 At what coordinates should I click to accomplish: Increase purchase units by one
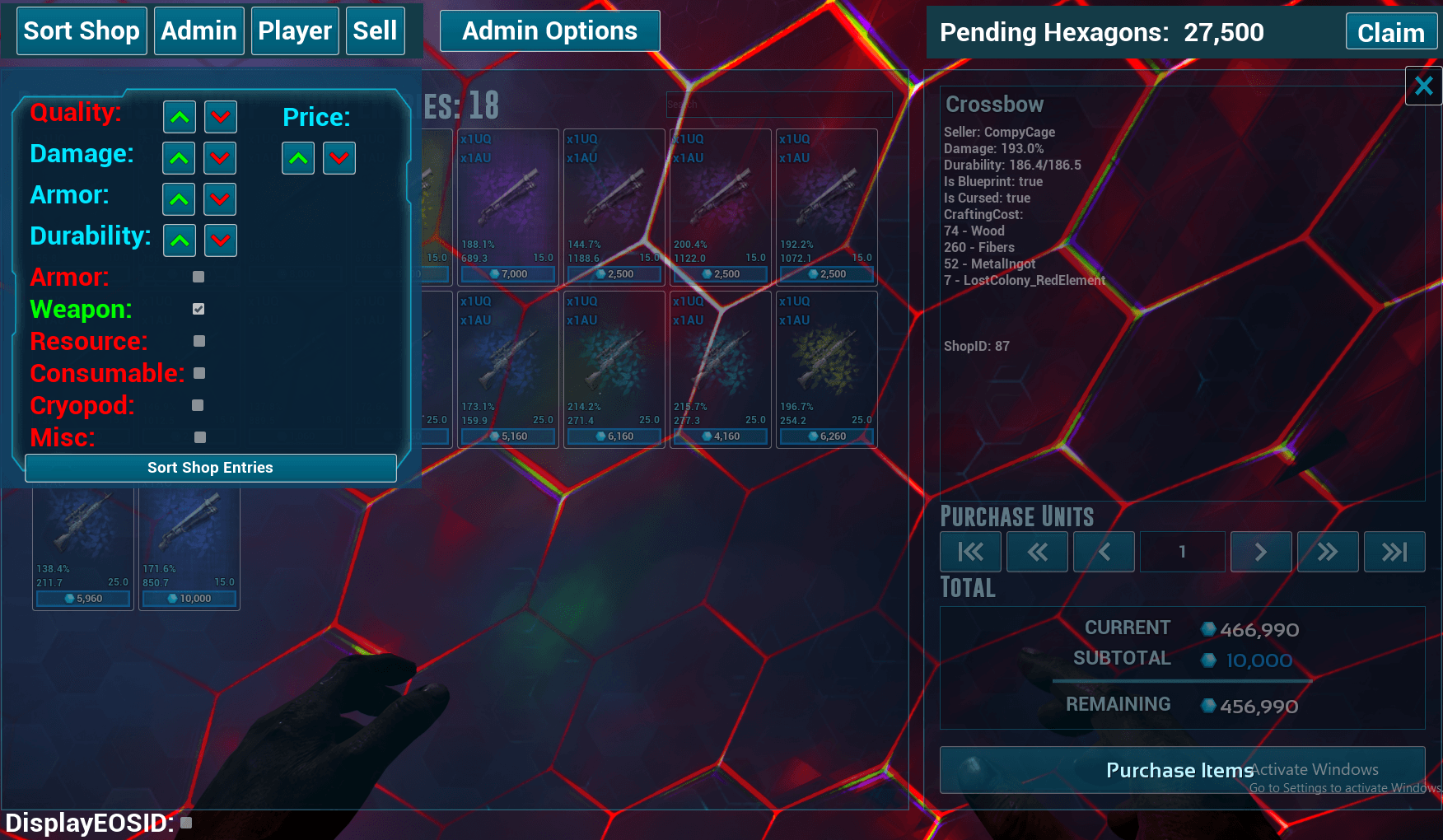(1260, 552)
